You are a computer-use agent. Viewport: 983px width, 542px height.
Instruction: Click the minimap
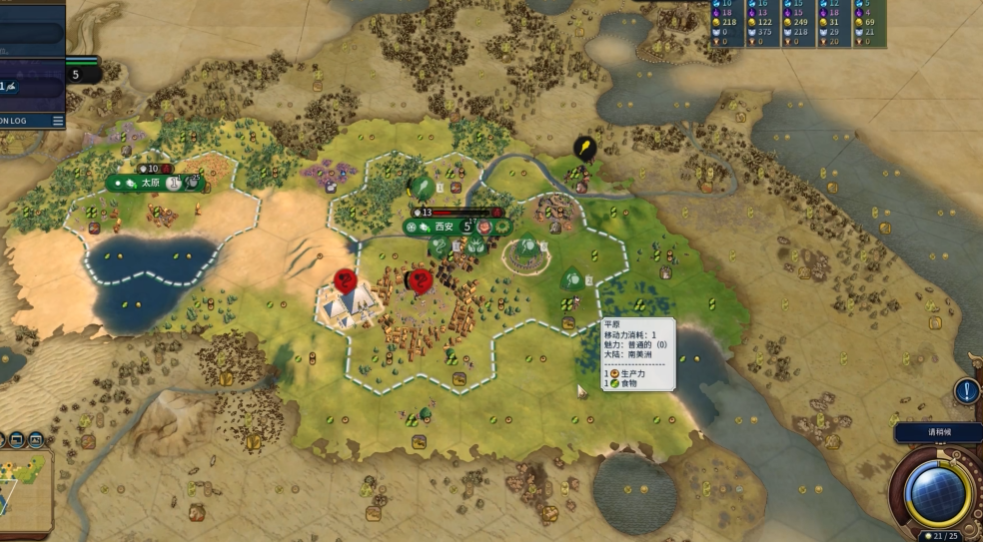point(24,490)
